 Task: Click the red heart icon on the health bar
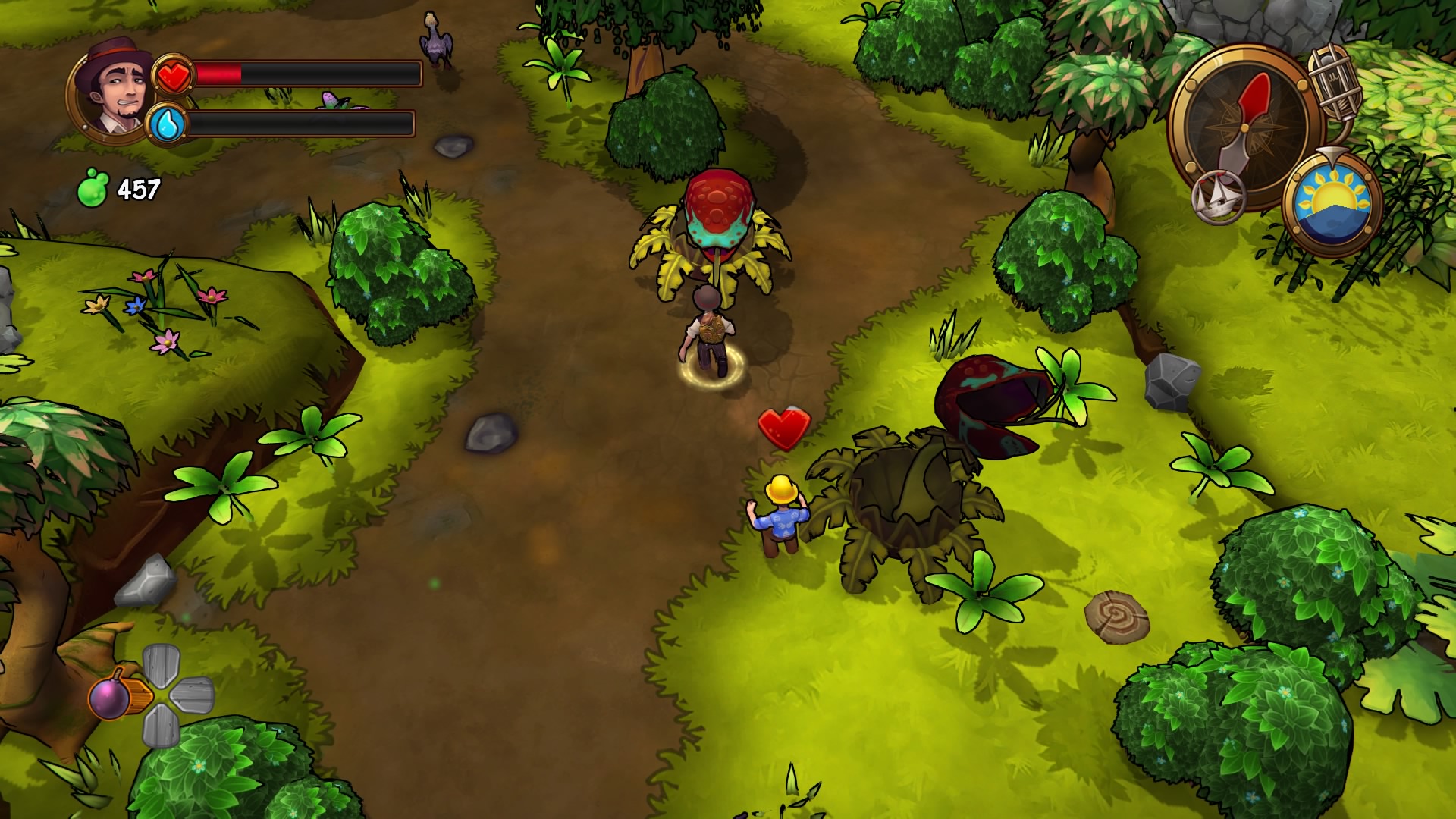173,76
